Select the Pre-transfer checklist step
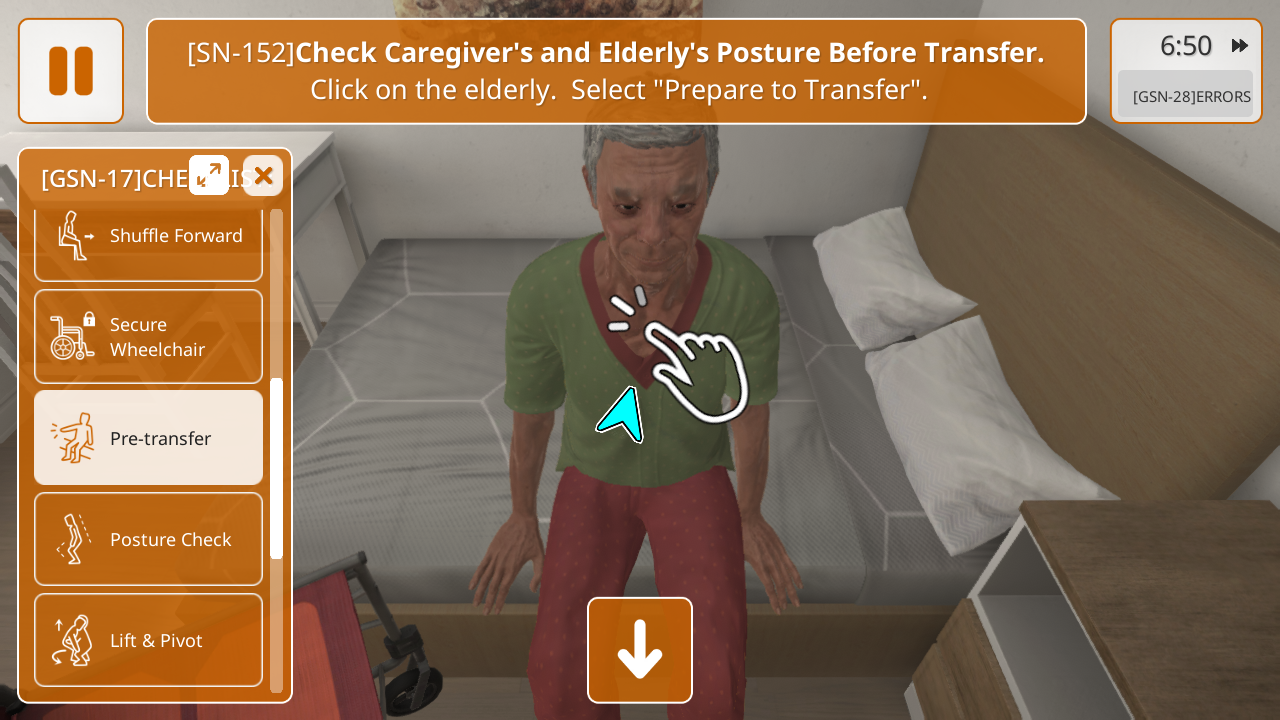The image size is (1280, 720). 148,438
